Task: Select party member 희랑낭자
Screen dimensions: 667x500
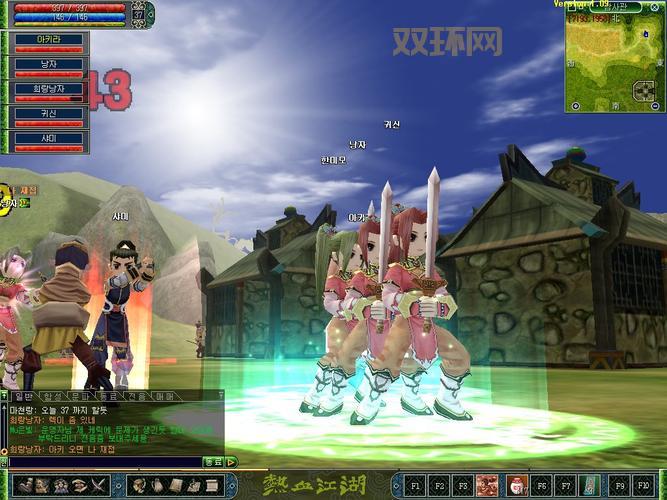Action: point(47,90)
